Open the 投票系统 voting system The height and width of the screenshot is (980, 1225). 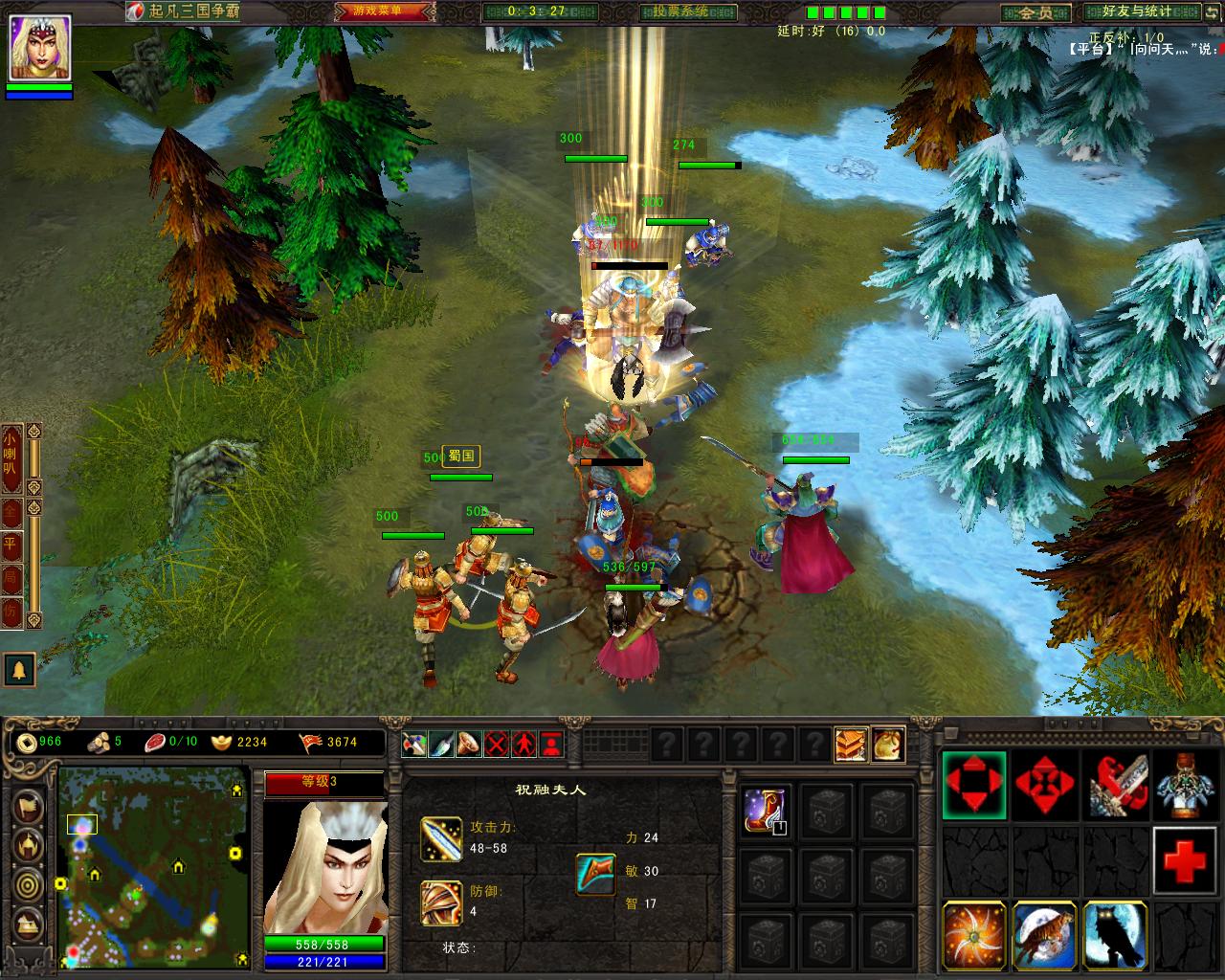click(x=675, y=11)
